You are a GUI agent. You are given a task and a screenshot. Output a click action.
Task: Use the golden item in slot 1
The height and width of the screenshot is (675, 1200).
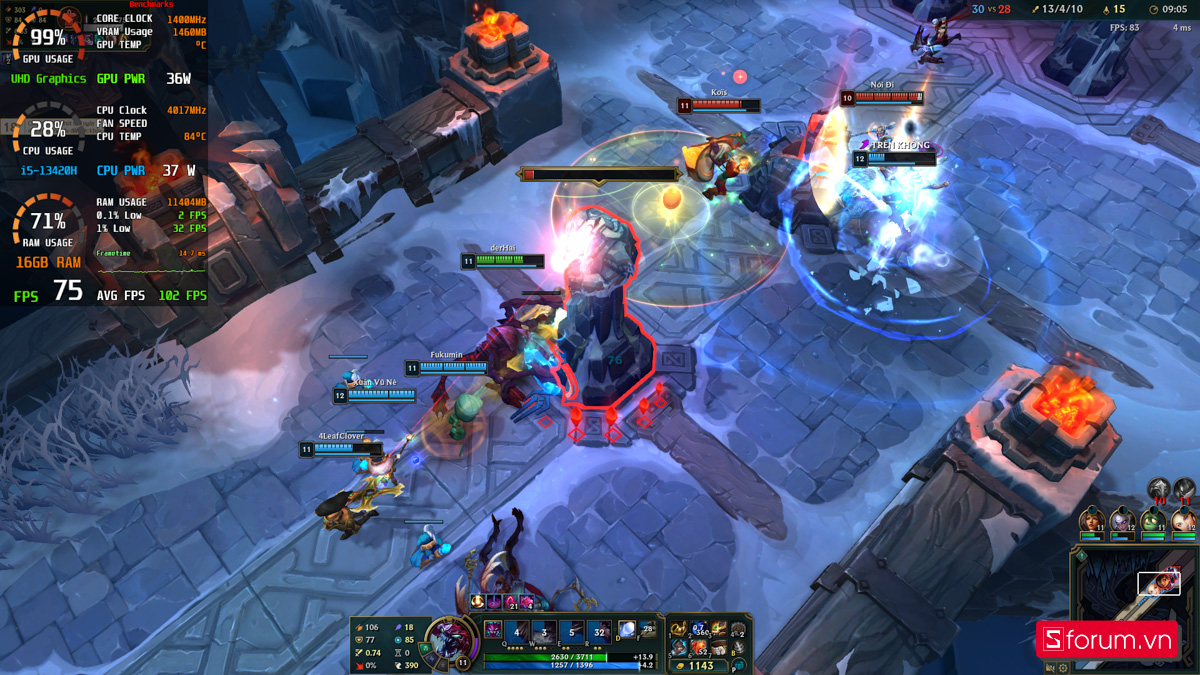[x=679, y=630]
